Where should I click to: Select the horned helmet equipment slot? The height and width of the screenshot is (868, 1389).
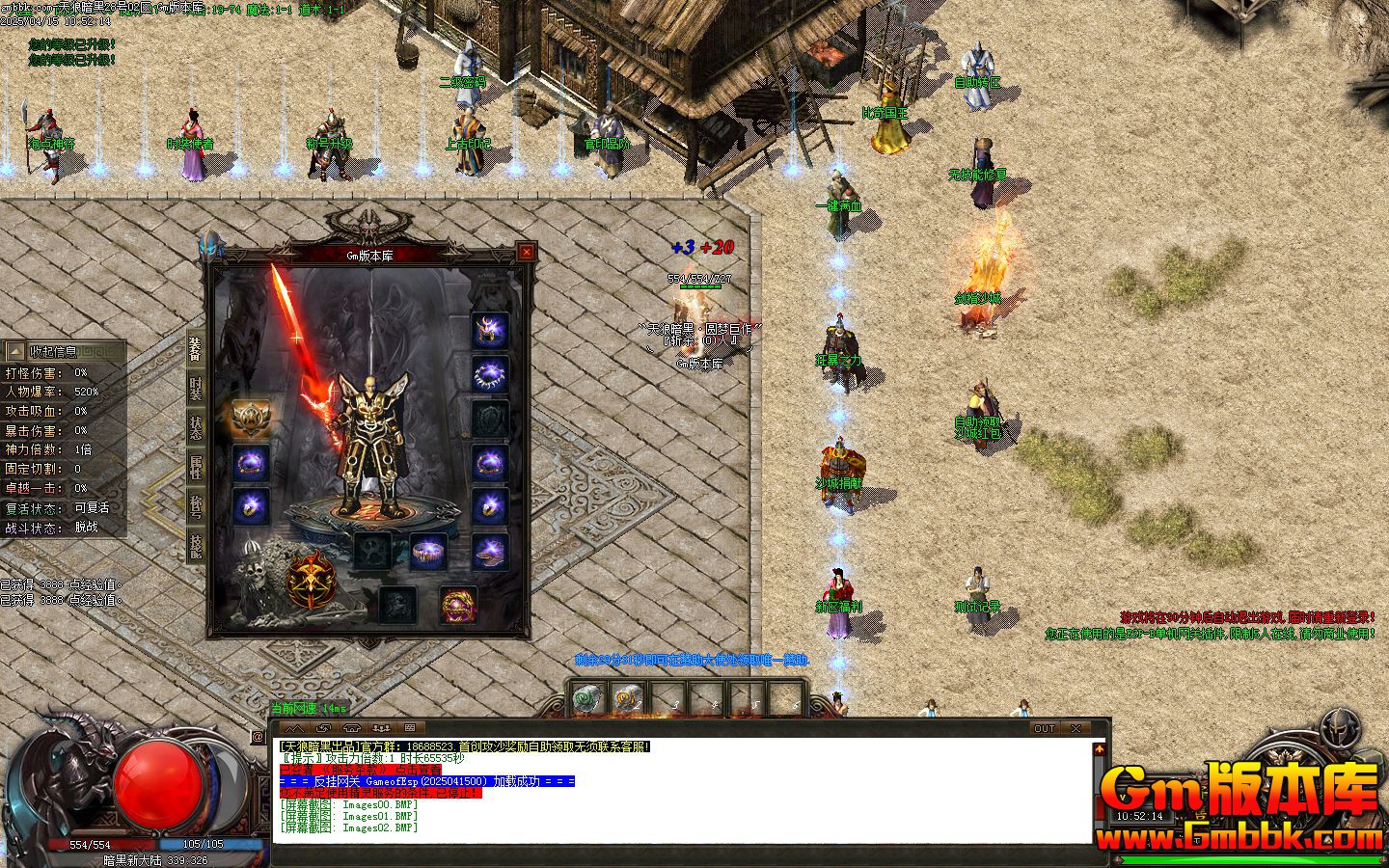489,330
